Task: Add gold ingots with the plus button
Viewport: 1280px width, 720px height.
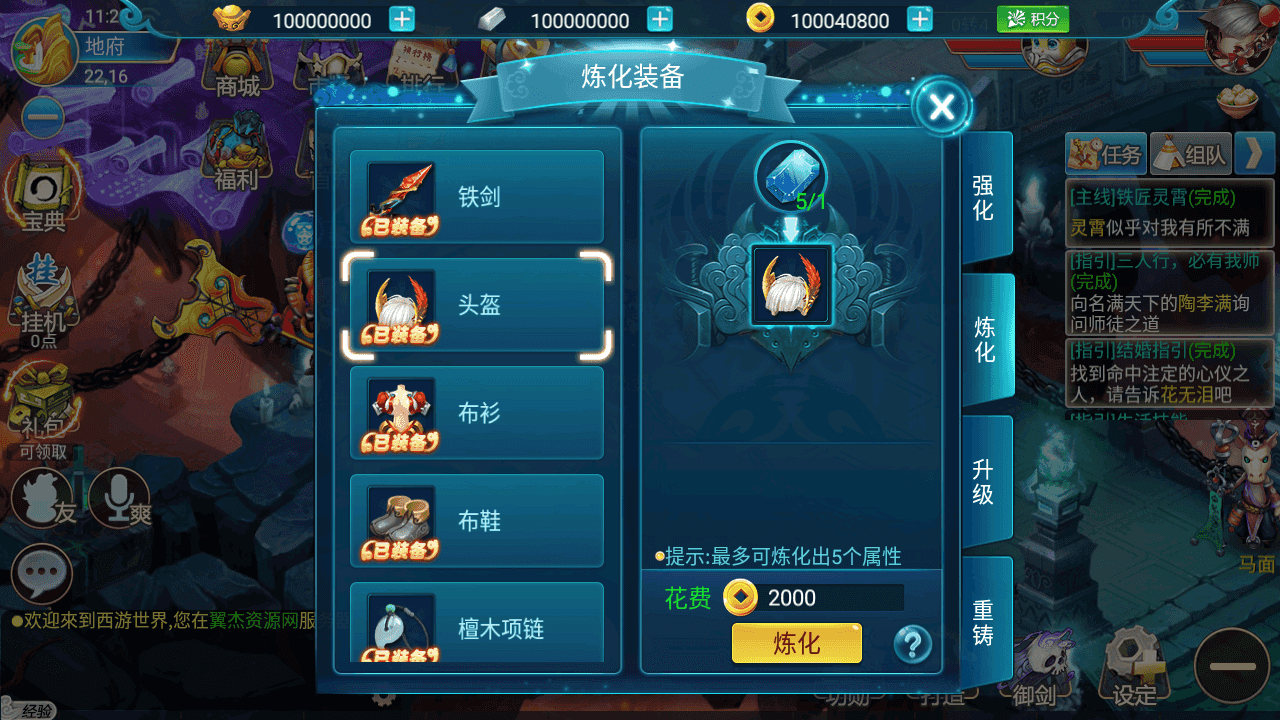Action: 401,19
